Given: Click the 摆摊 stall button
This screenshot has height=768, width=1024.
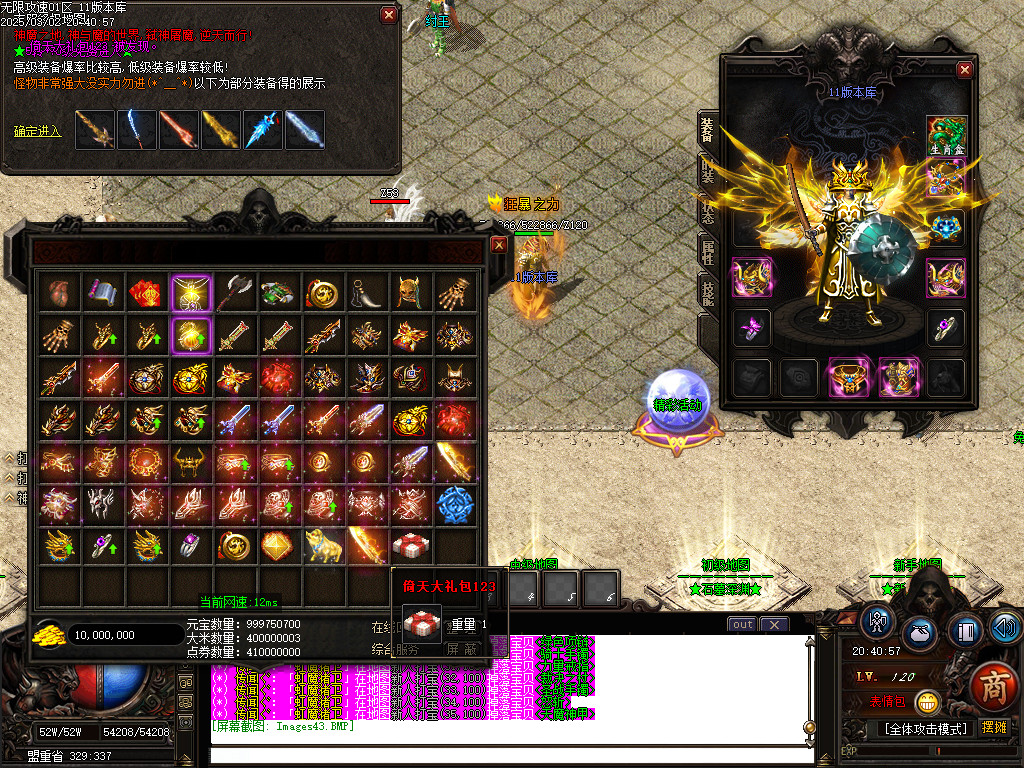Looking at the screenshot, I should pos(994,727).
